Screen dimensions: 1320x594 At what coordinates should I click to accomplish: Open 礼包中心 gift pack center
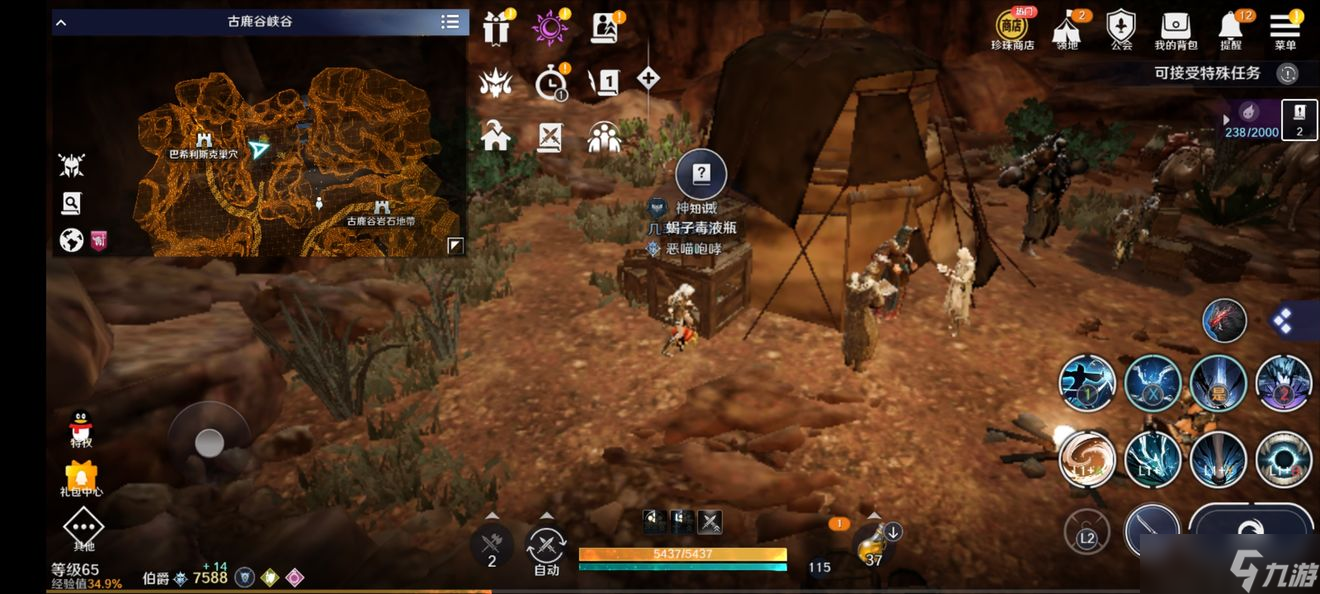pos(81,478)
